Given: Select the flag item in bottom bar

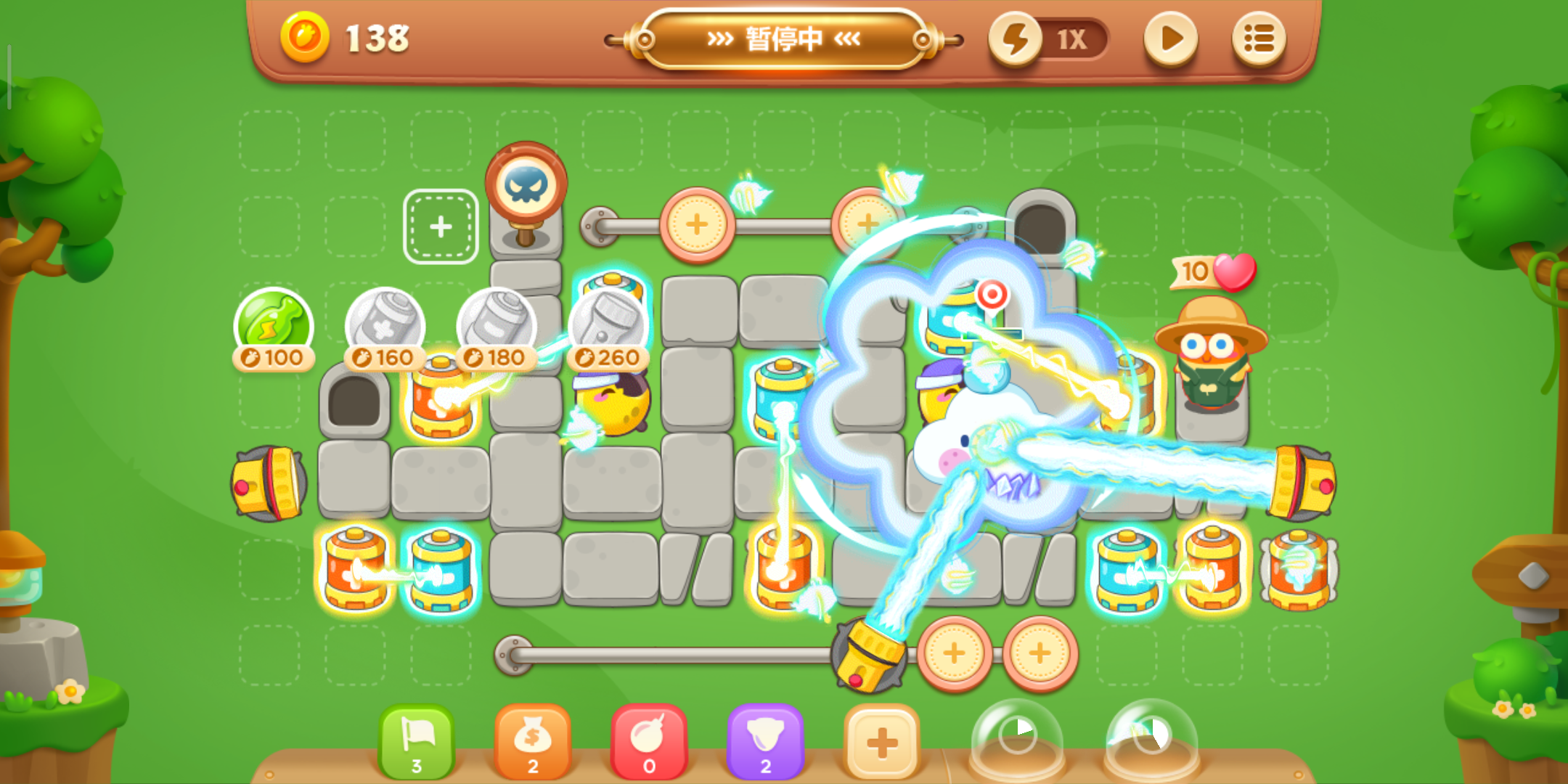Looking at the screenshot, I should [x=417, y=740].
